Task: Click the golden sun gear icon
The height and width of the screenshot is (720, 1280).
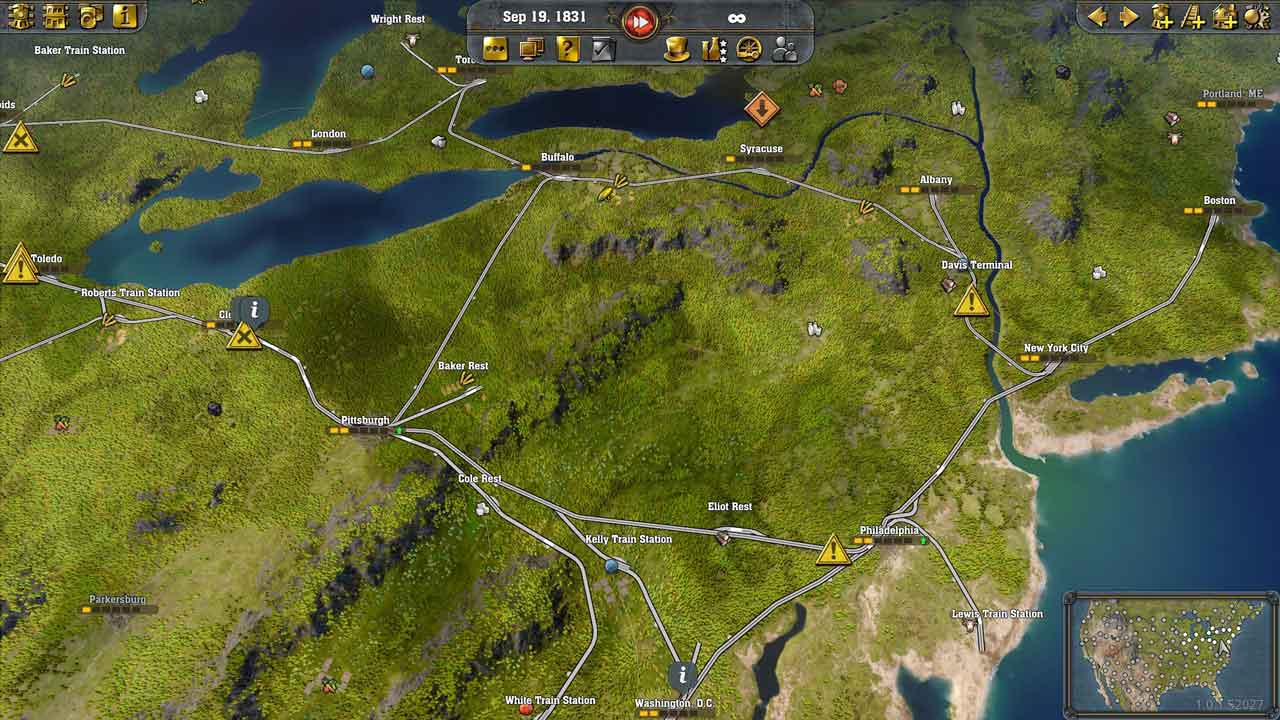Action: pyautogui.click(x=1256, y=17)
